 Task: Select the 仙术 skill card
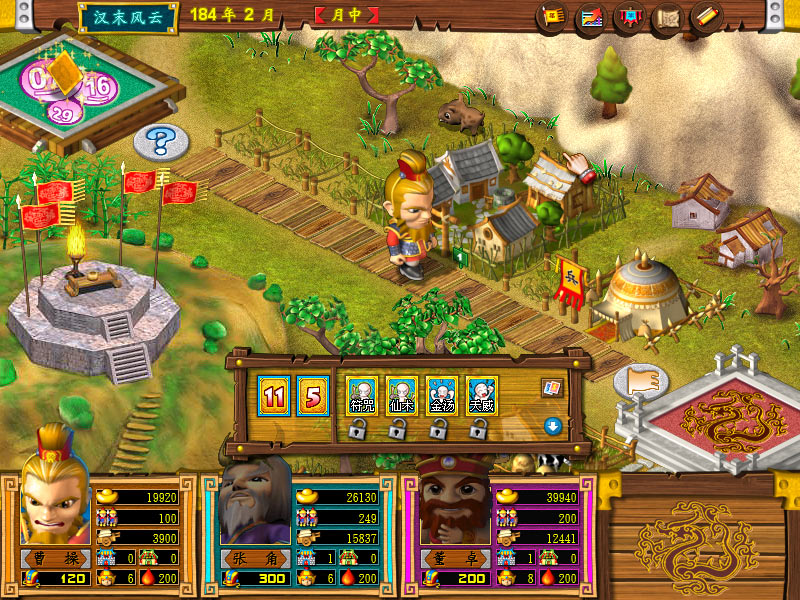400,394
